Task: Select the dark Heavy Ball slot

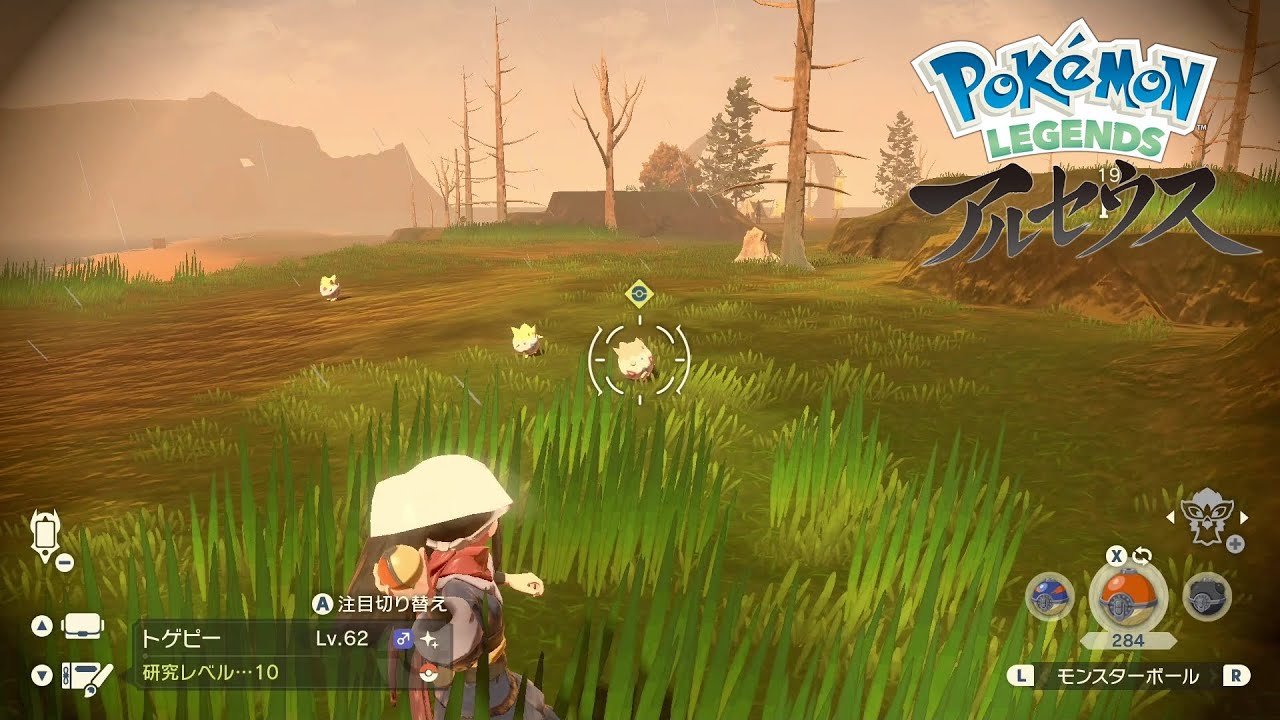Action: (1206, 598)
